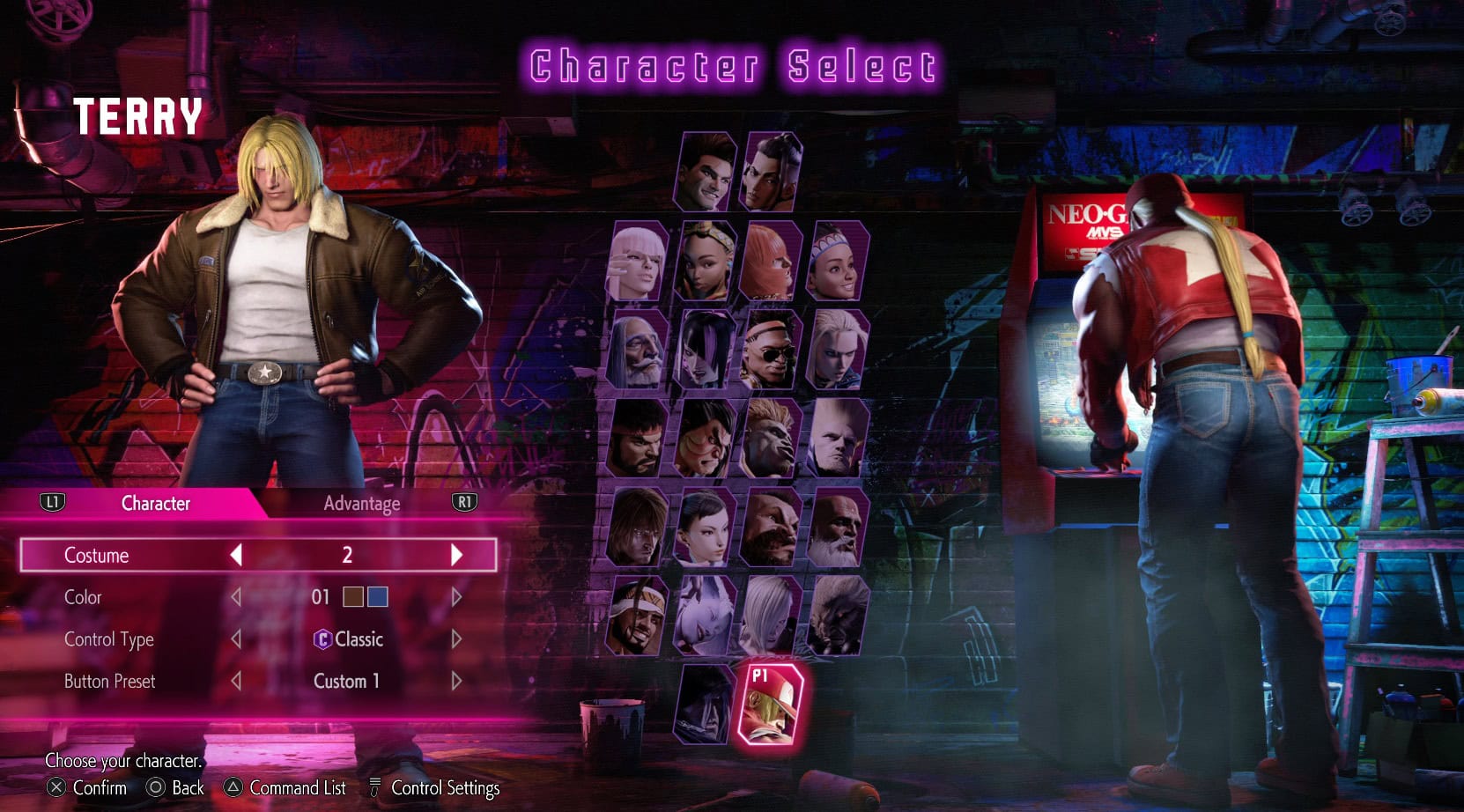
Task: Pick Jamie from the character grid
Action: click(773, 172)
